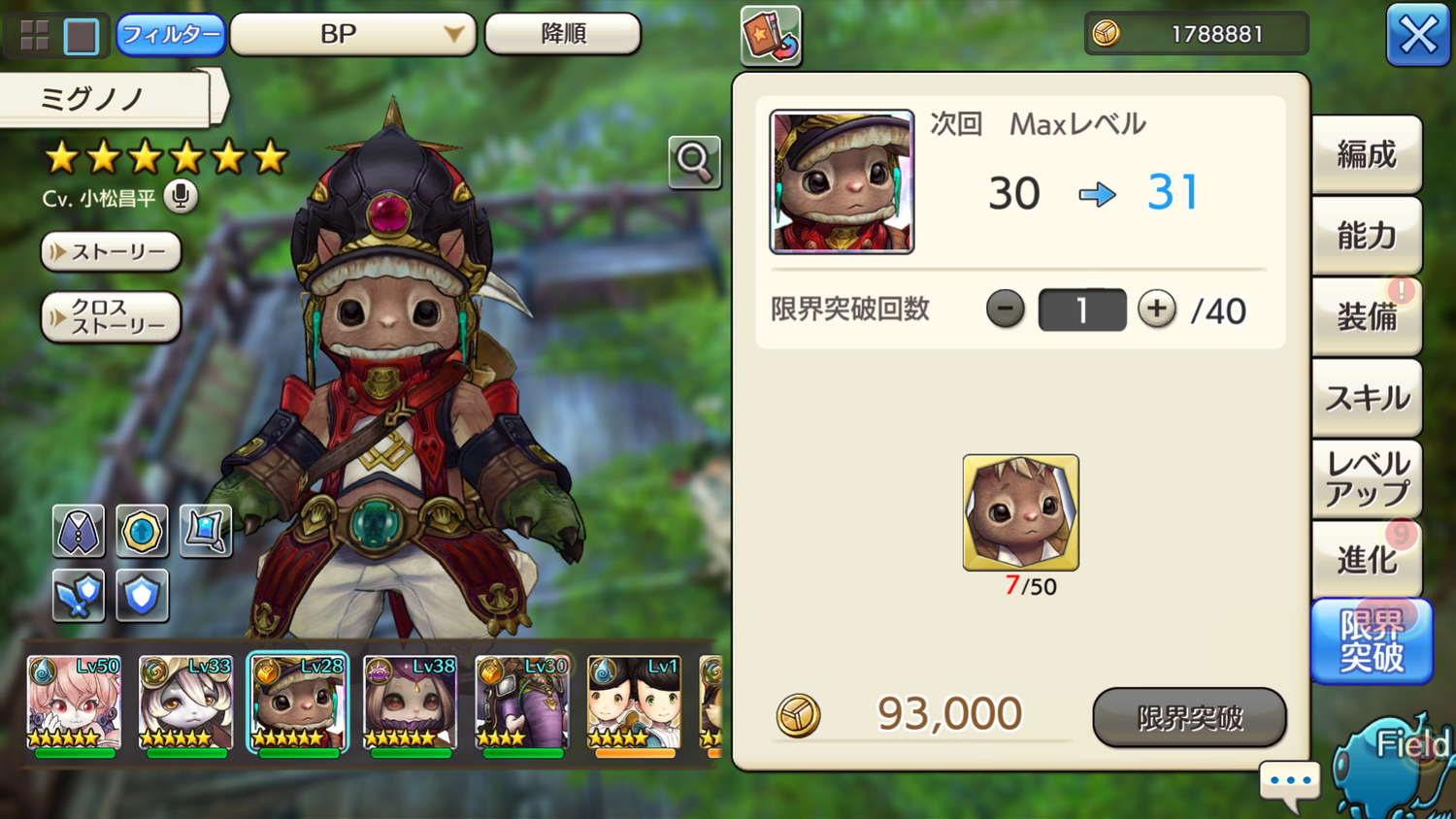
Task: Go to the レベルアップ tab
Action: click(1367, 478)
